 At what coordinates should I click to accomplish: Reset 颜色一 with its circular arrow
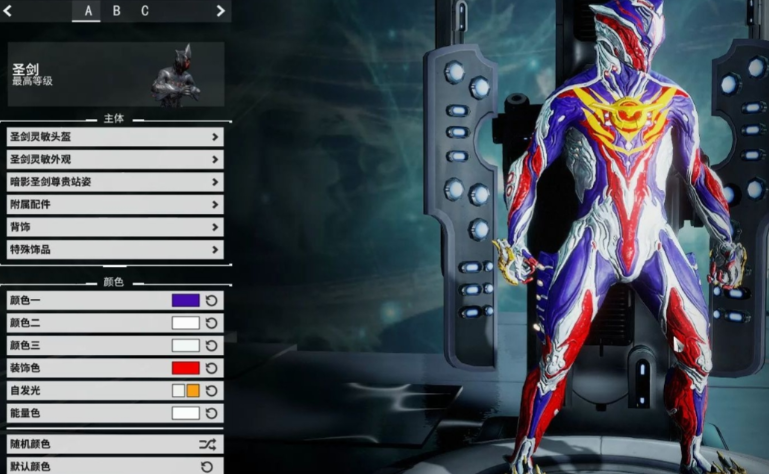[211, 300]
